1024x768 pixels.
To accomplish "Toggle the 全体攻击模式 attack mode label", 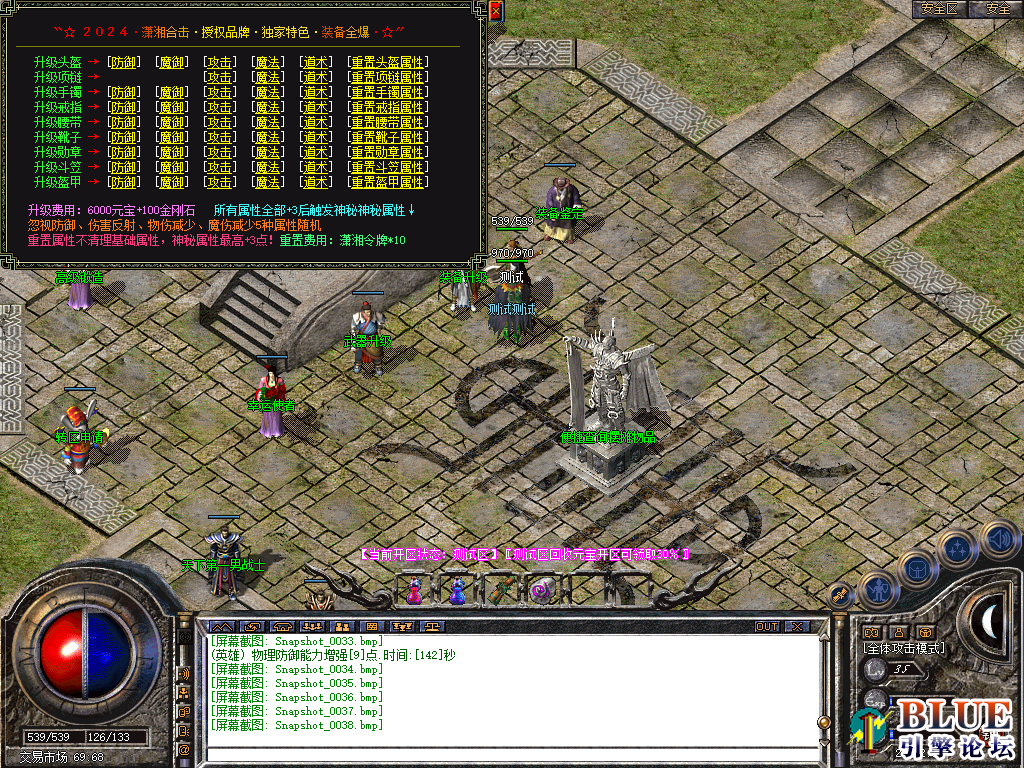I will click(x=904, y=648).
